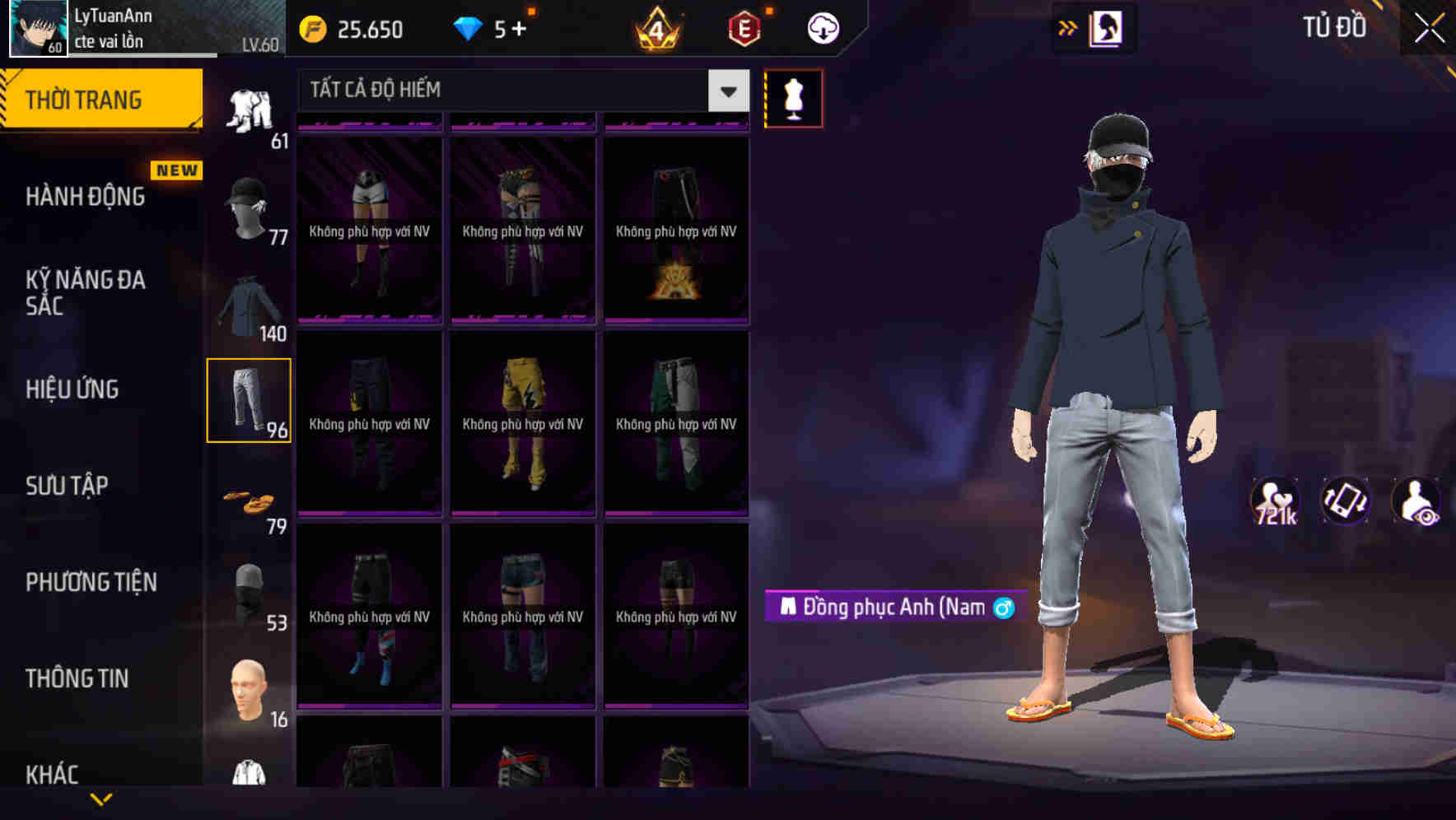The height and width of the screenshot is (820, 1456).
Task: Collapse the left menu with the chevron arrow
Action: tap(100, 797)
